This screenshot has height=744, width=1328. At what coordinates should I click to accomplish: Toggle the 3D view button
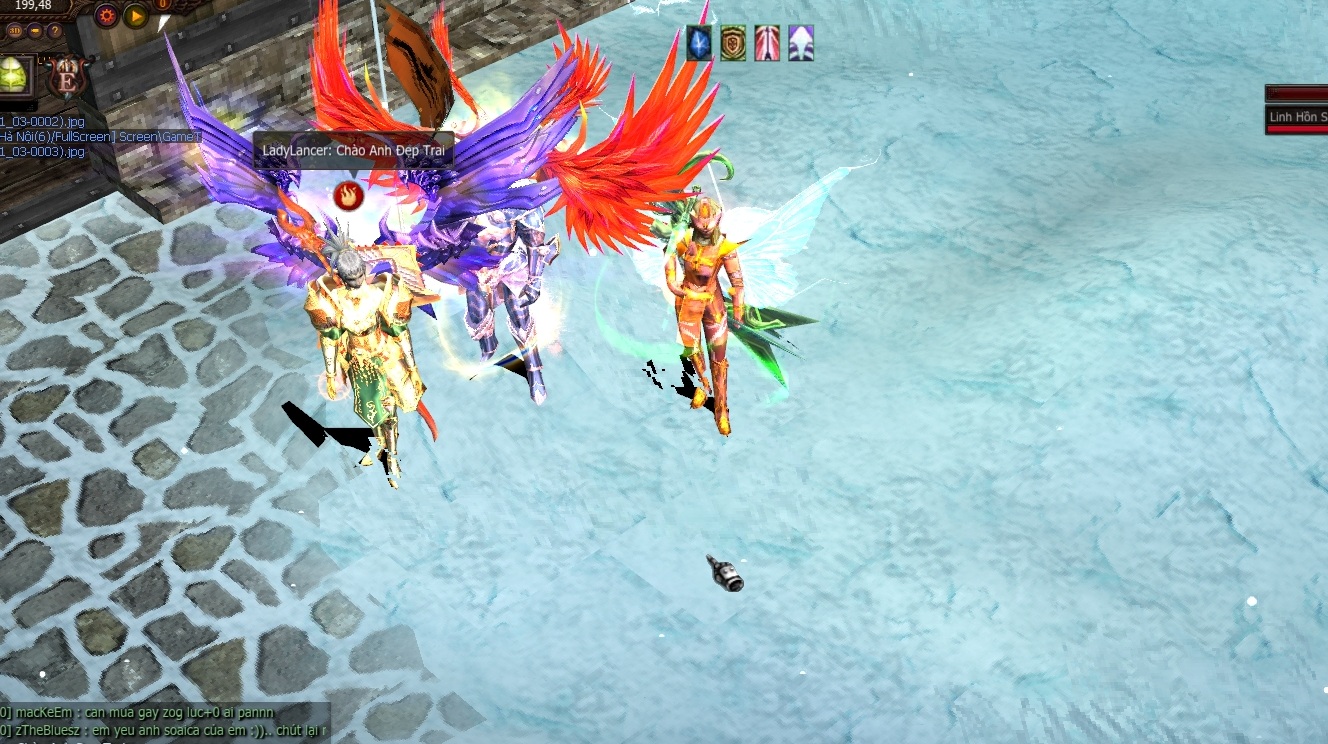click(15, 31)
